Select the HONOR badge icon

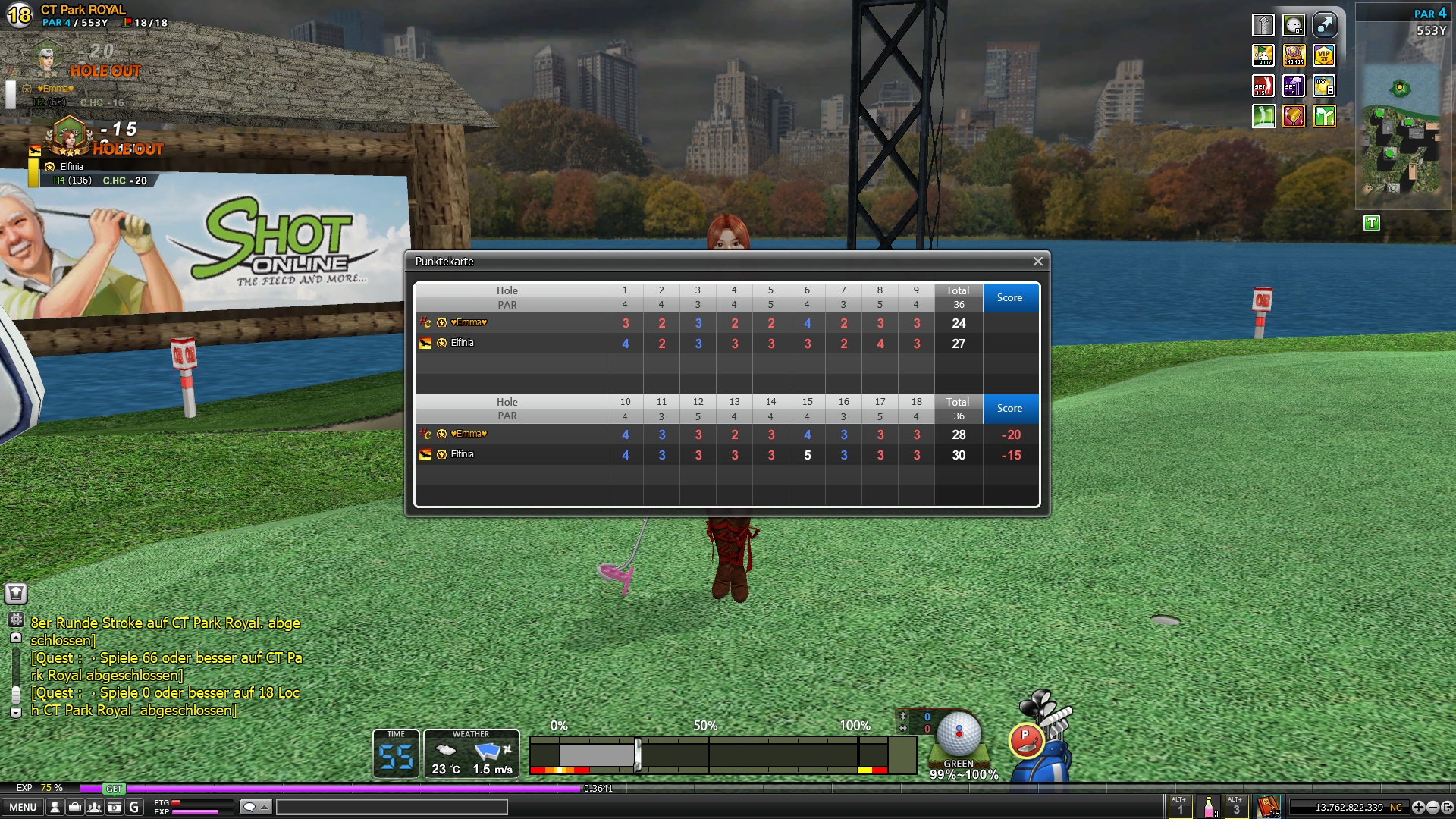(x=1294, y=55)
